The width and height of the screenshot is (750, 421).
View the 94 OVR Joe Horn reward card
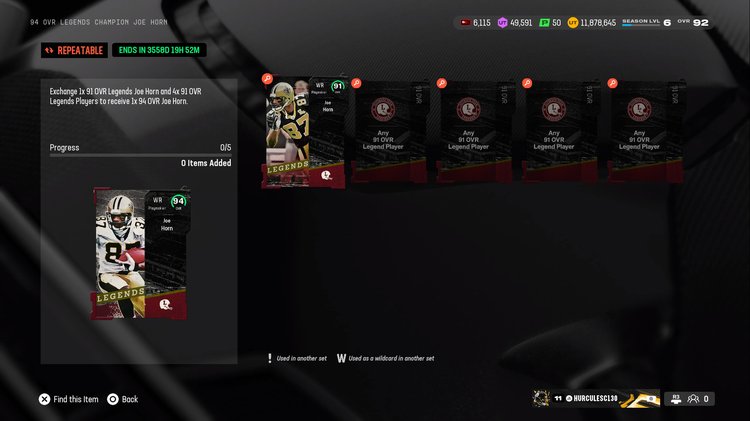[x=139, y=253]
